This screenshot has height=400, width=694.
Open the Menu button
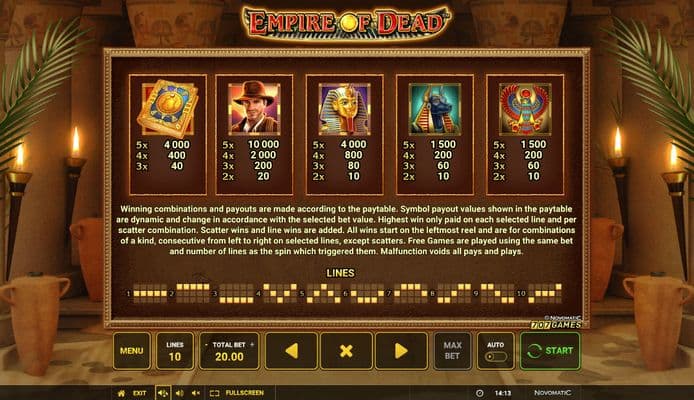pyautogui.click(x=131, y=351)
